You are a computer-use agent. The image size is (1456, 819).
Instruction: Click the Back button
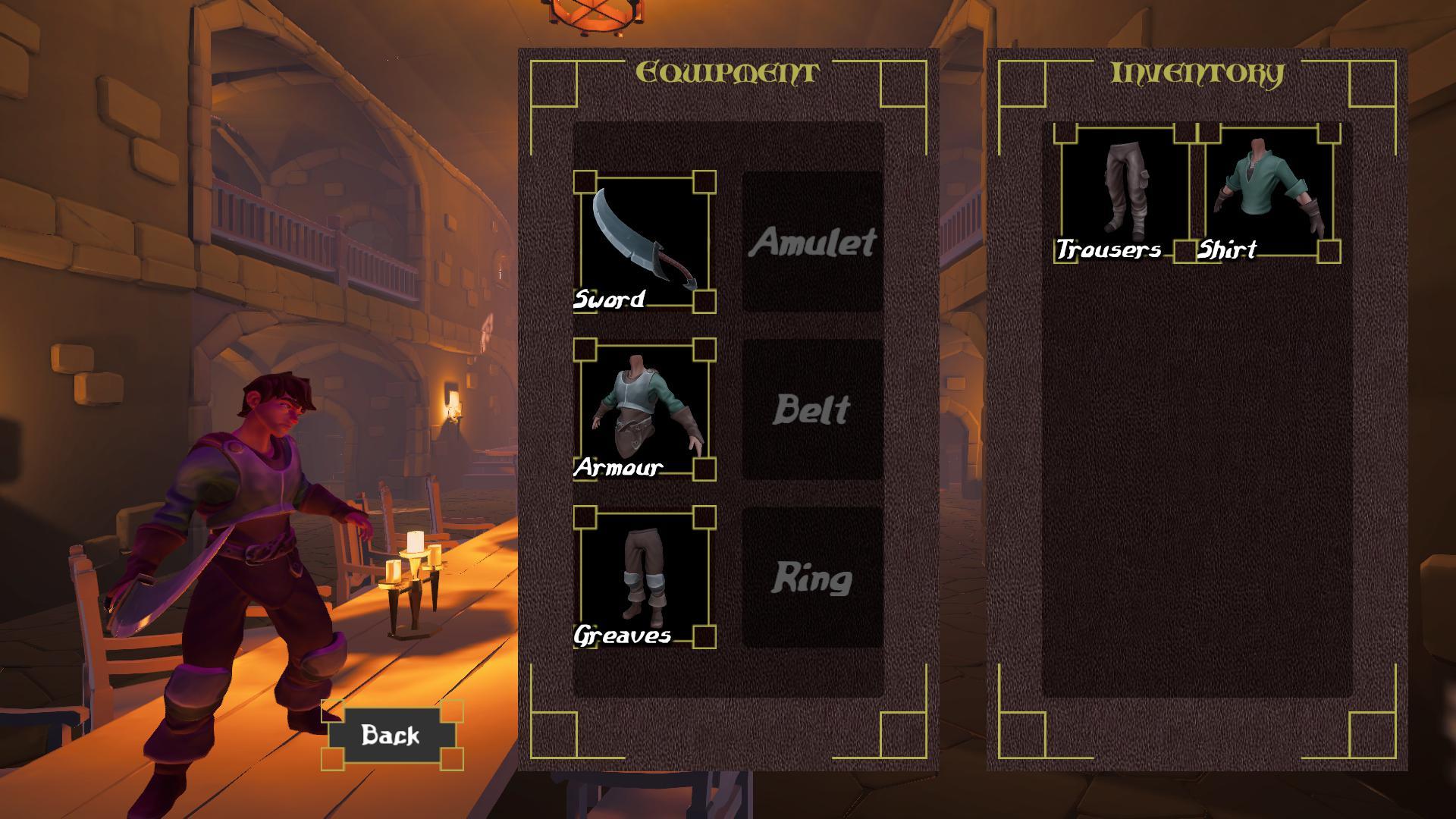(x=391, y=735)
